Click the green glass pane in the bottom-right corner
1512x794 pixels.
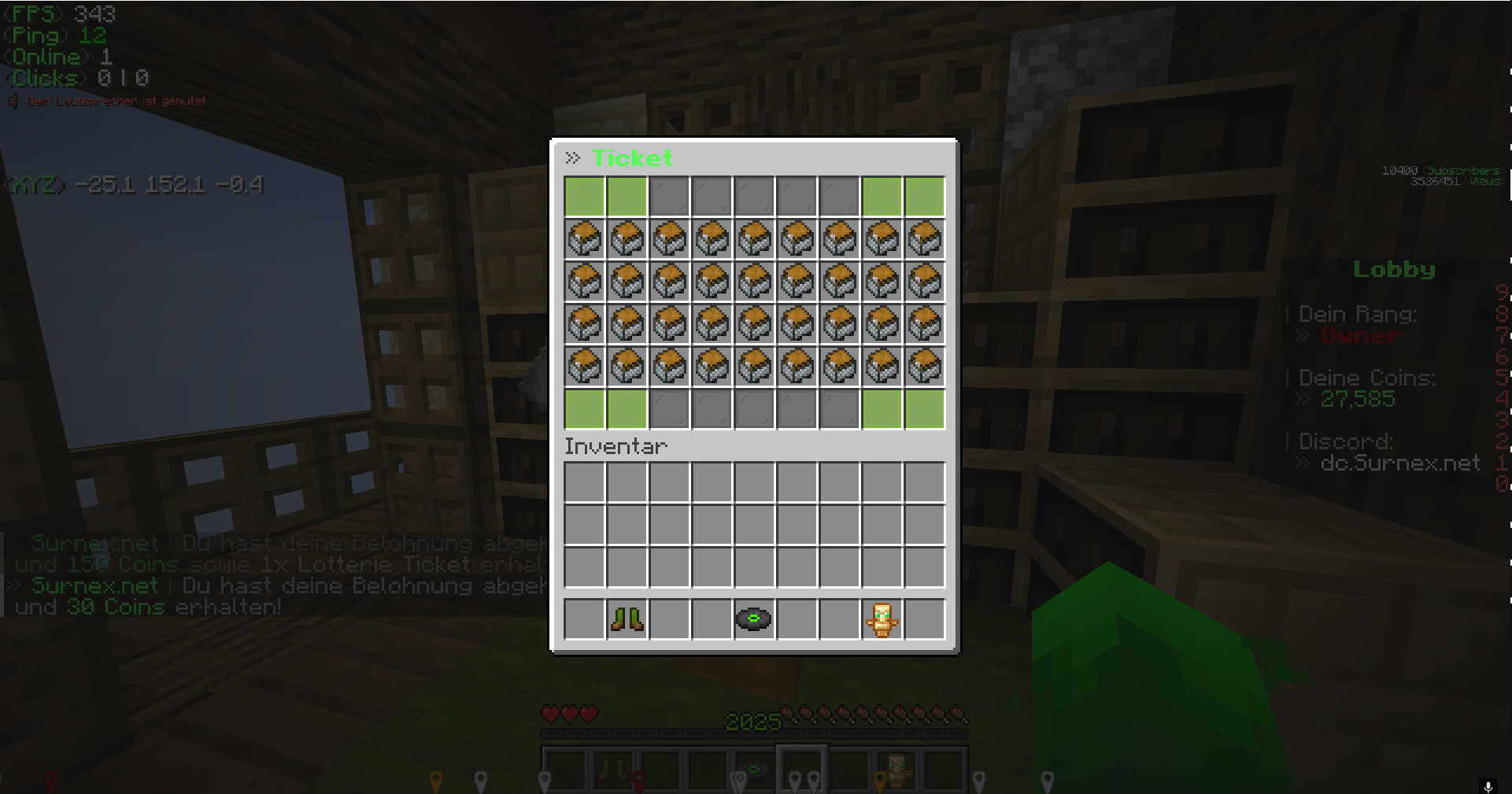coord(924,408)
